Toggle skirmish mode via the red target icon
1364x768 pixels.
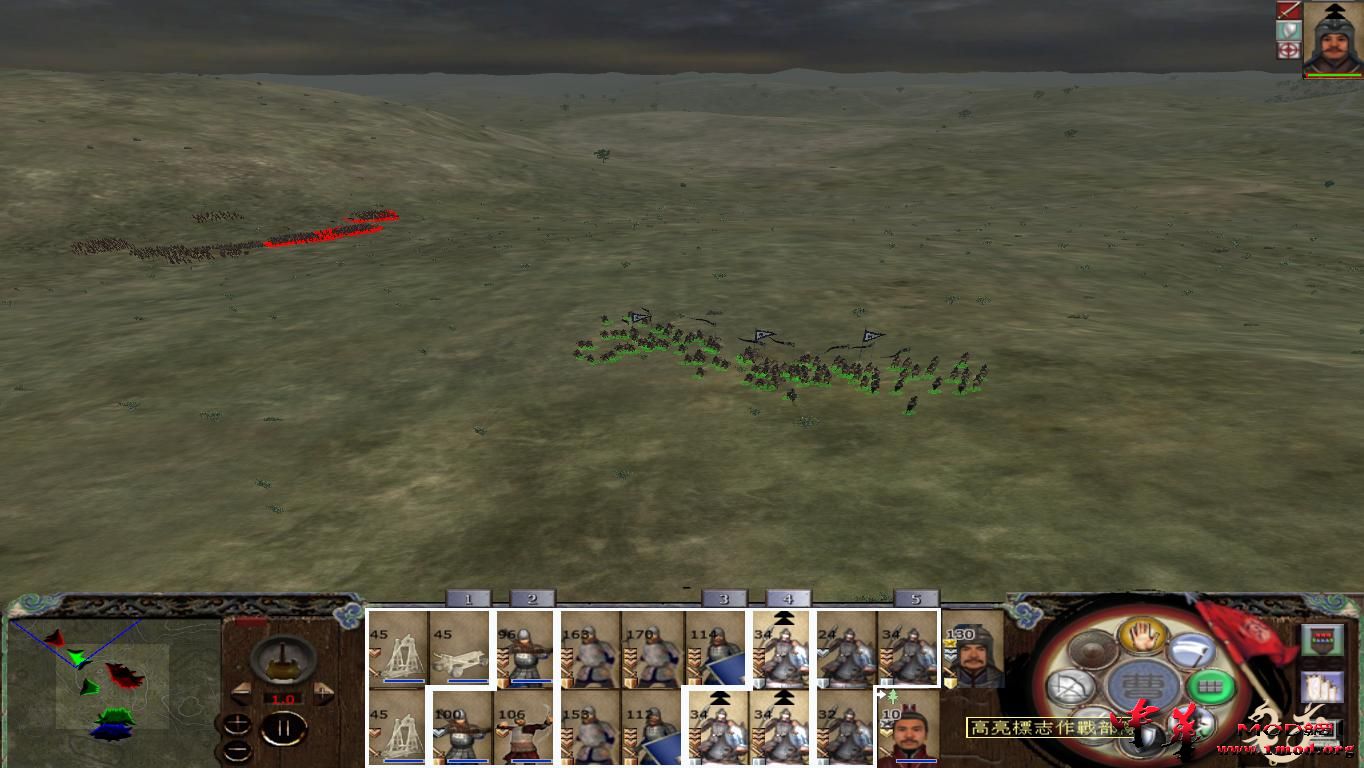pos(1288,50)
